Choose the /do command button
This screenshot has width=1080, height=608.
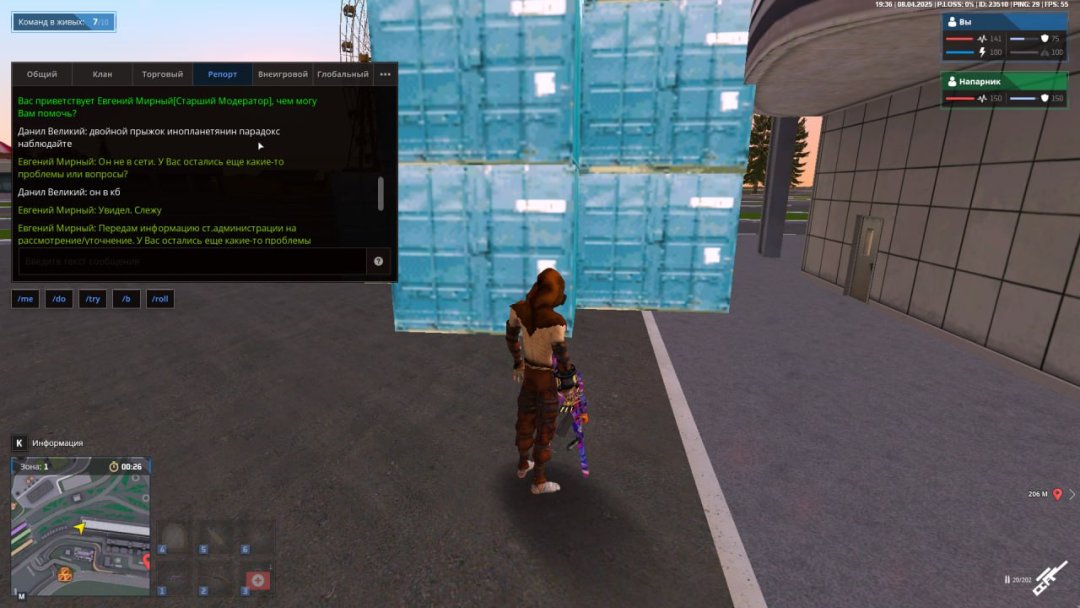coord(59,299)
